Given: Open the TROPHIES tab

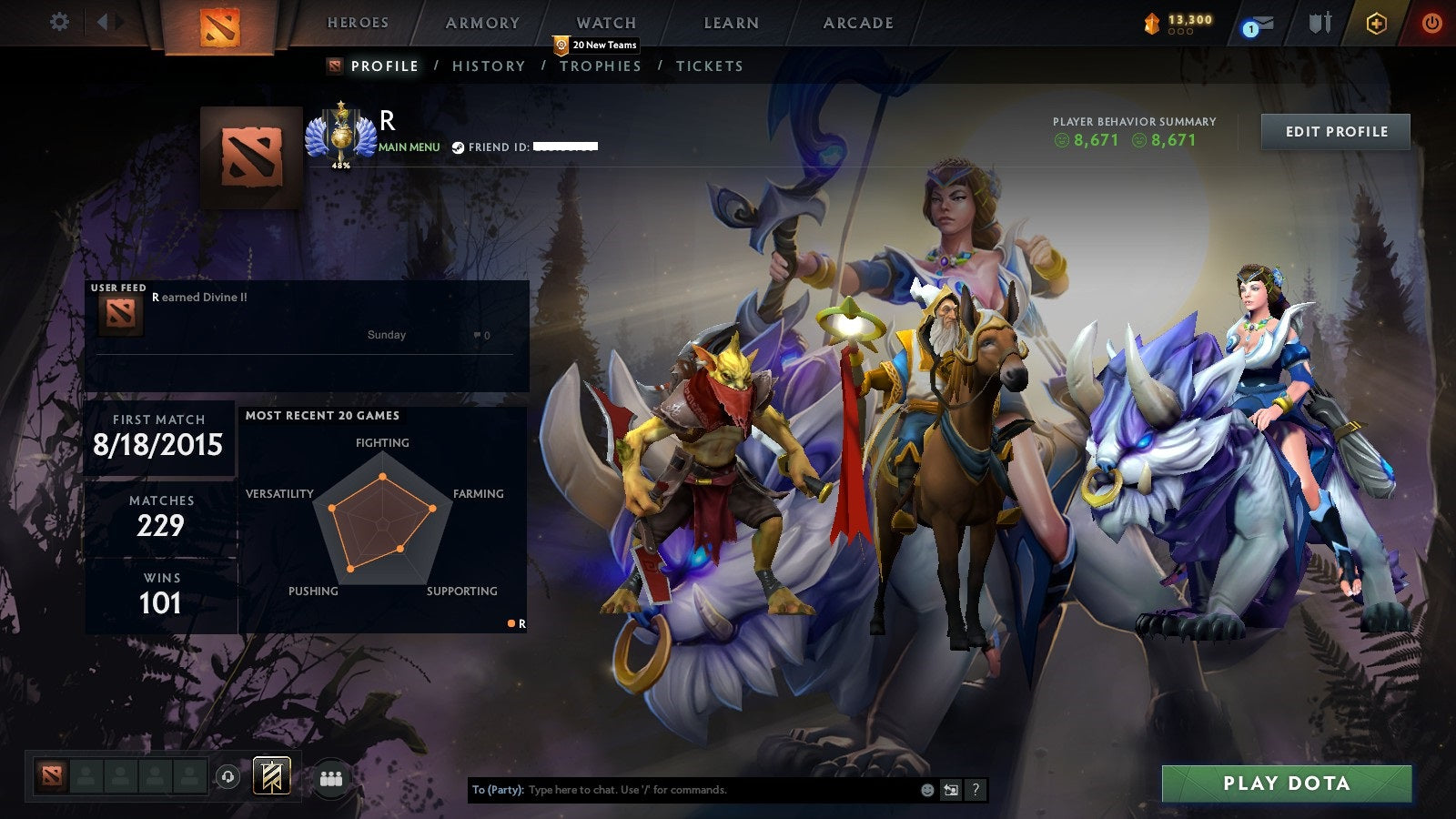Looking at the screenshot, I should (x=600, y=66).
